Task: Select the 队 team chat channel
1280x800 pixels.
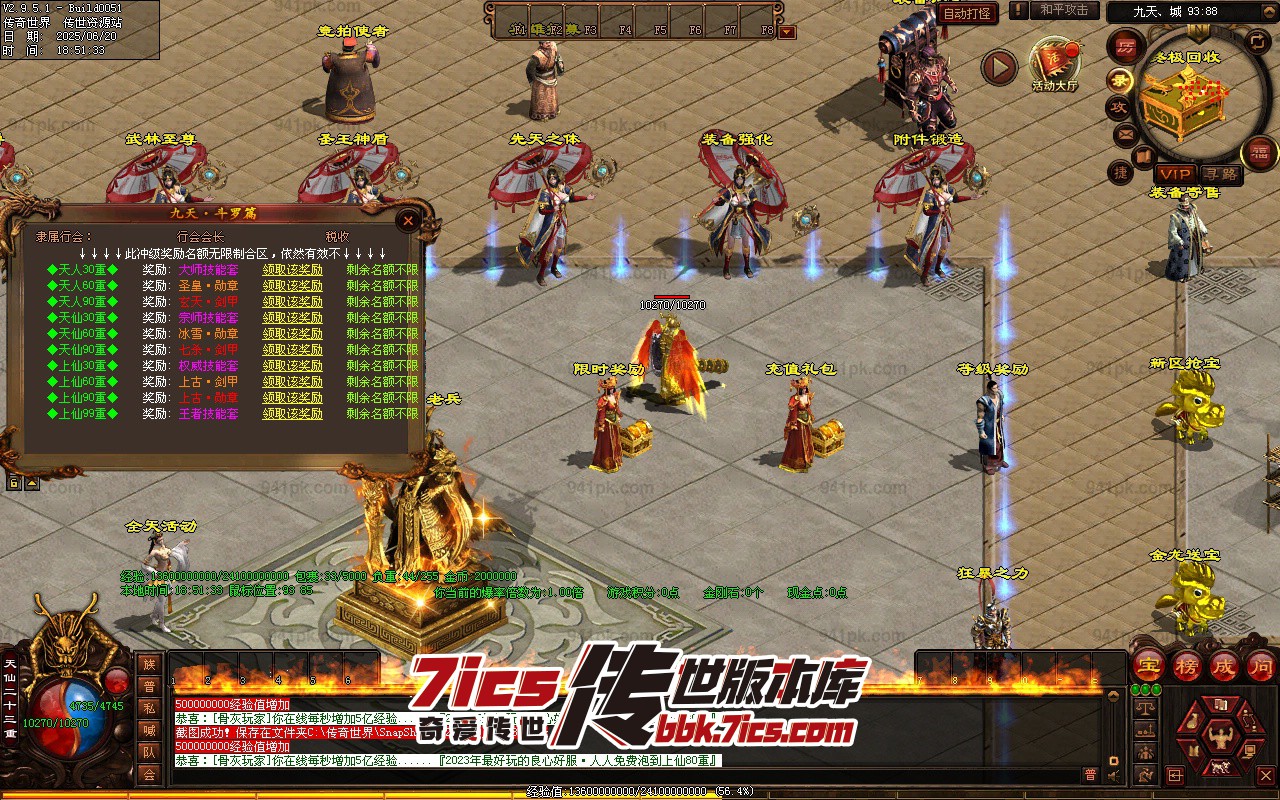Action: coord(149,752)
